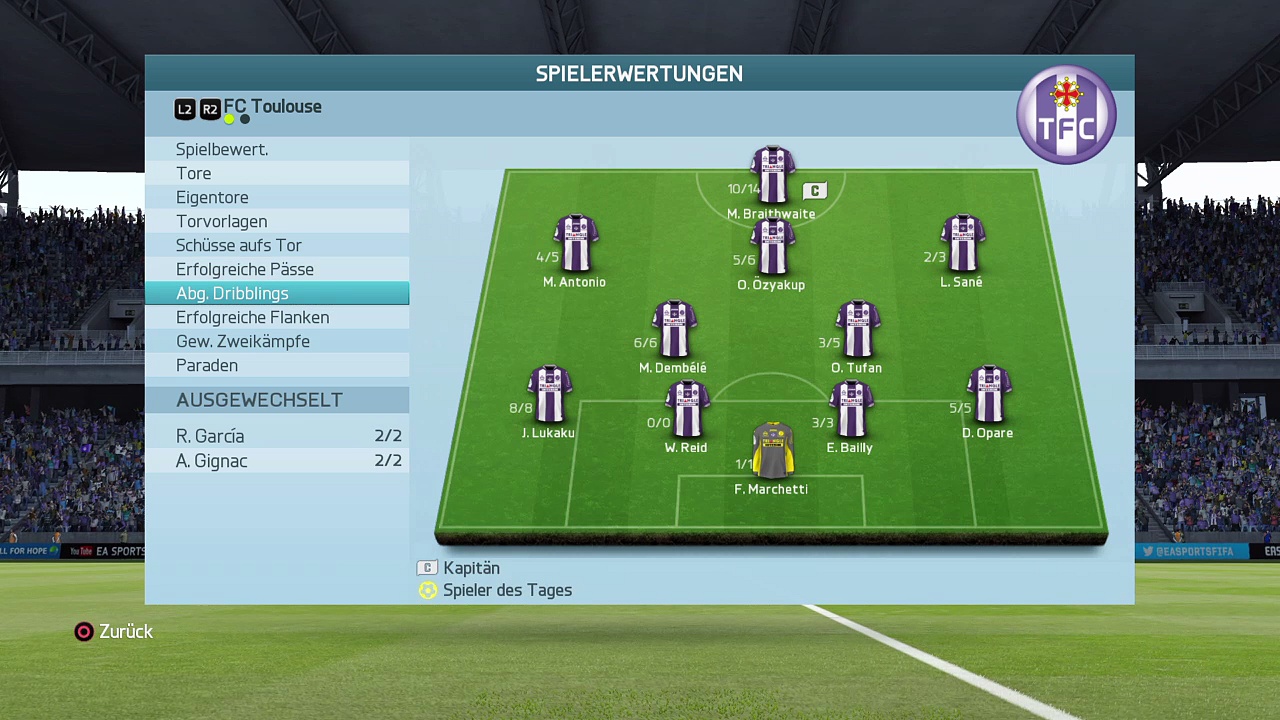This screenshot has height=720, width=1280.
Task: Select M. Braithwaite's shirt on the pitch
Action: pos(772,176)
